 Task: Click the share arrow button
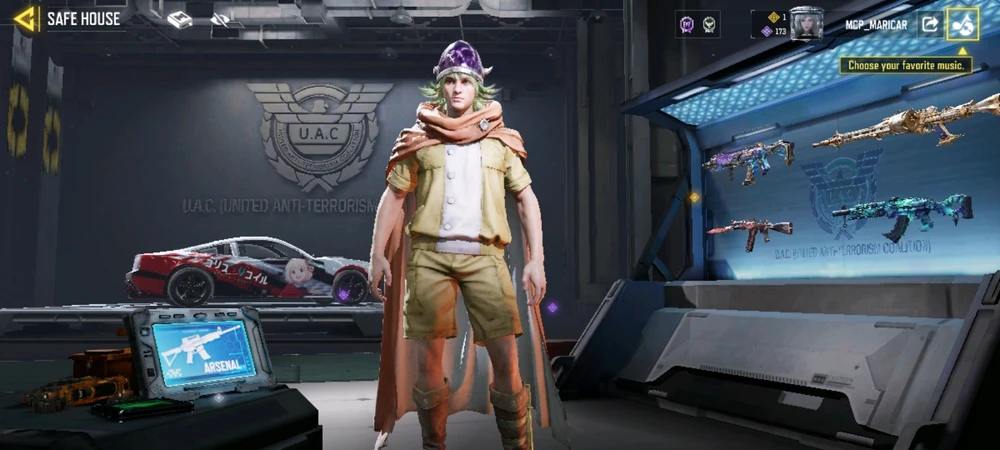929,24
